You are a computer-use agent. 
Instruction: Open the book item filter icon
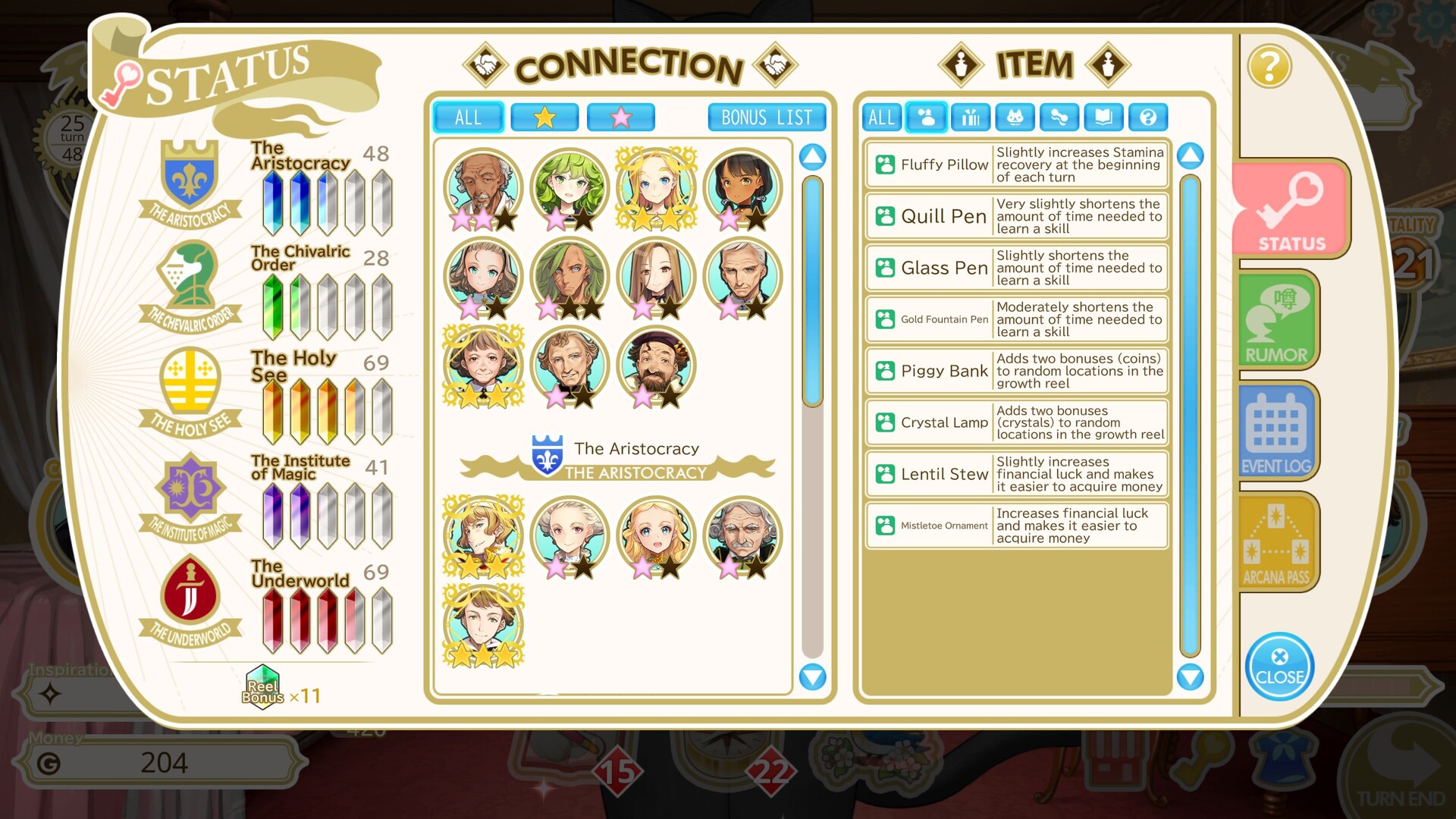[x=1104, y=117]
